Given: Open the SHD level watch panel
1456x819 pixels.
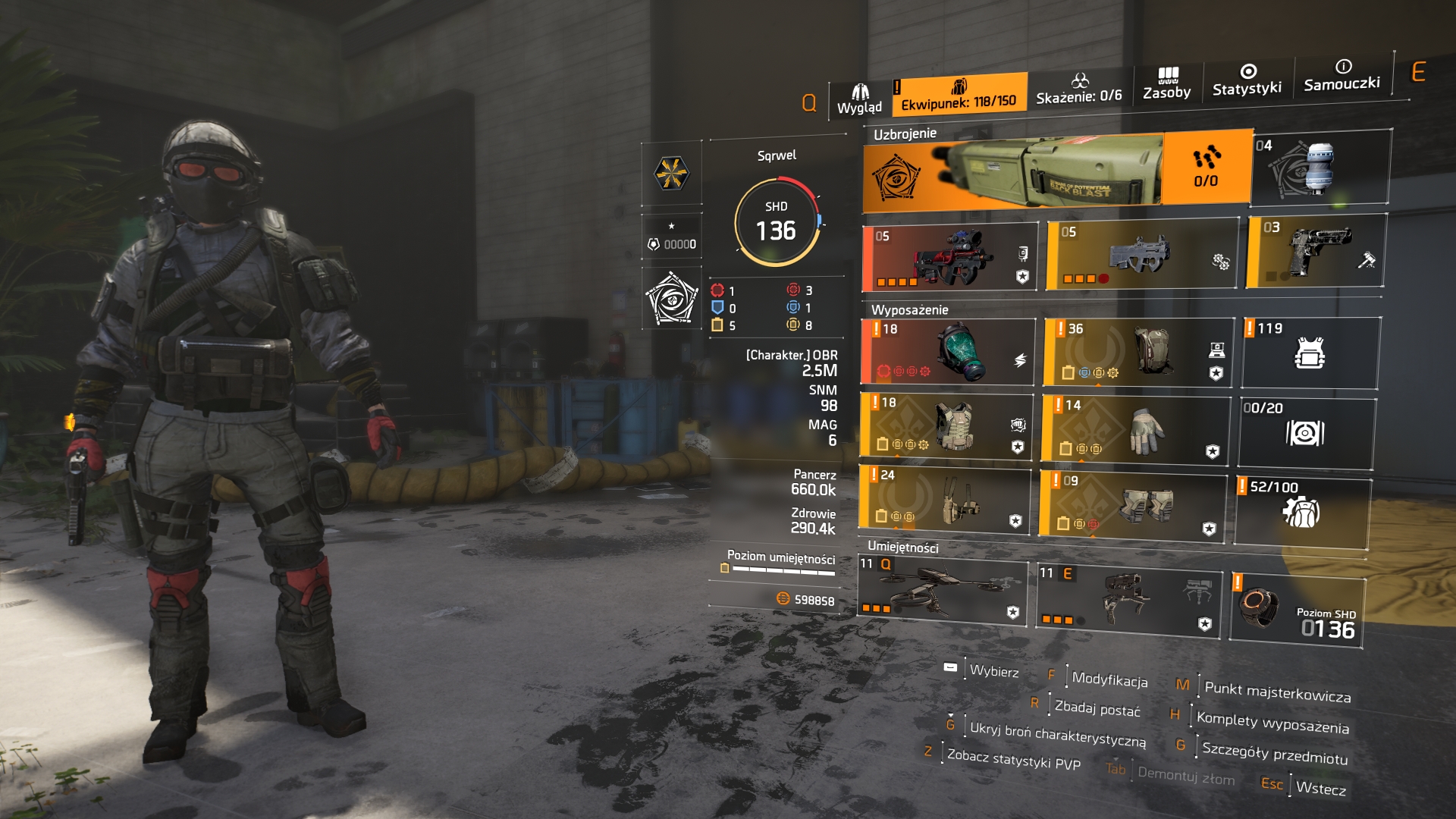Looking at the screenshot, I should [x=1297, y=610].
